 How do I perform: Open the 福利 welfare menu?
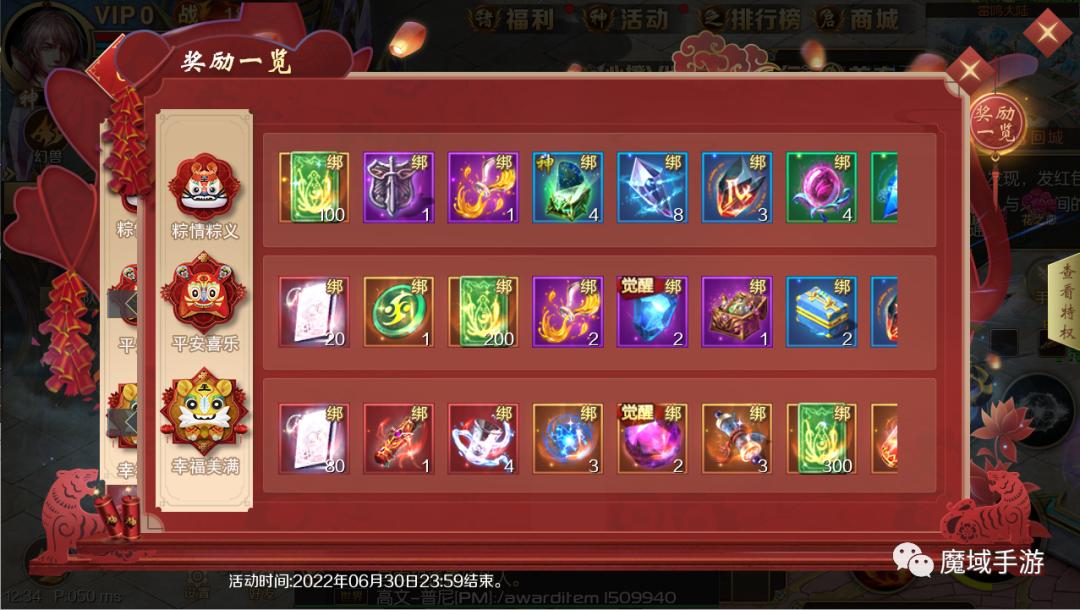point(516,19)
